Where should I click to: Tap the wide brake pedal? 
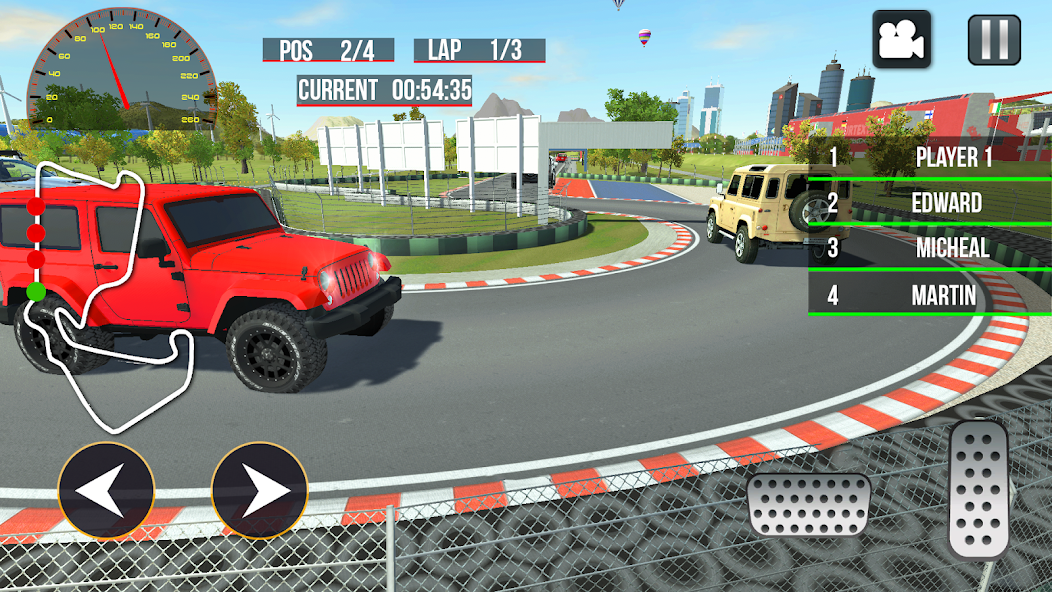pos(808,505)
